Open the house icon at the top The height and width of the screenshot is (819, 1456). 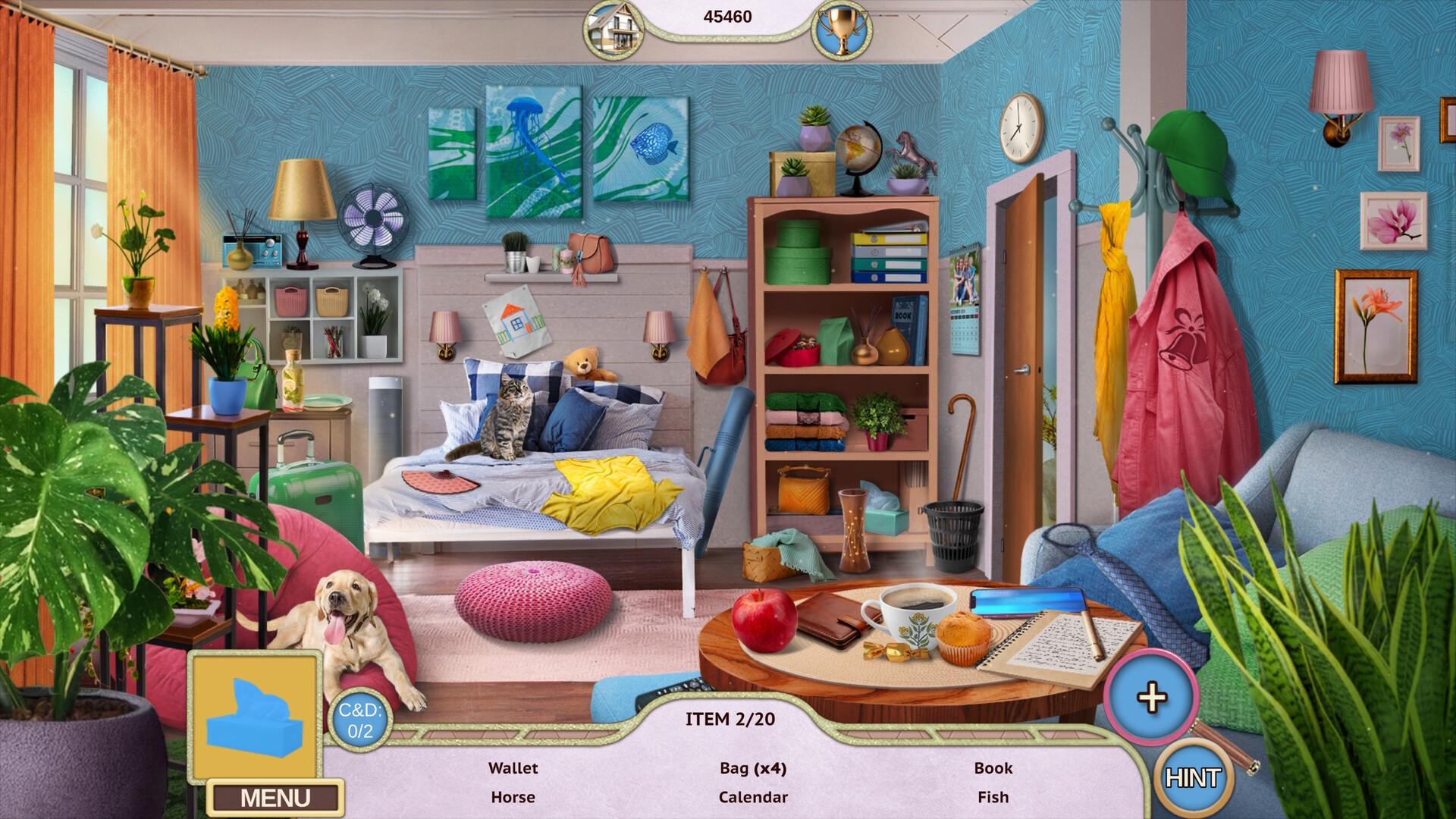pos(616,28)
